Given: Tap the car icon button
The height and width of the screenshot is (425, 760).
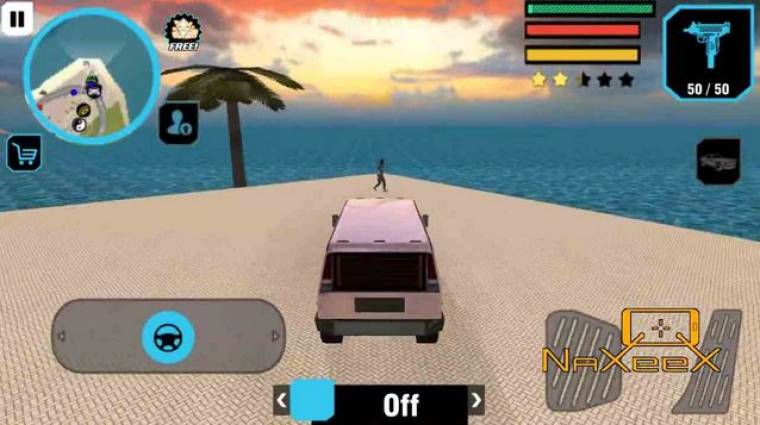Looking at the screenshot, I should 717,161.
